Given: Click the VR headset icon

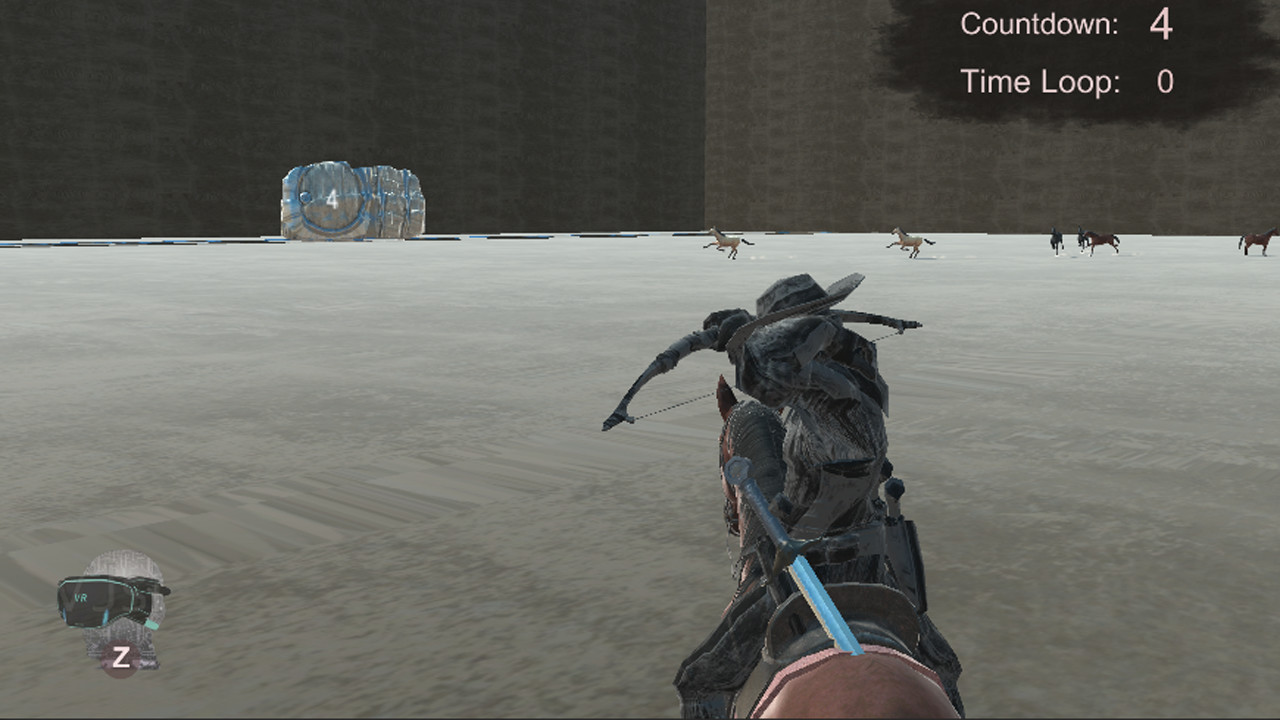Looking at the screenshot, I should [115, 600].
